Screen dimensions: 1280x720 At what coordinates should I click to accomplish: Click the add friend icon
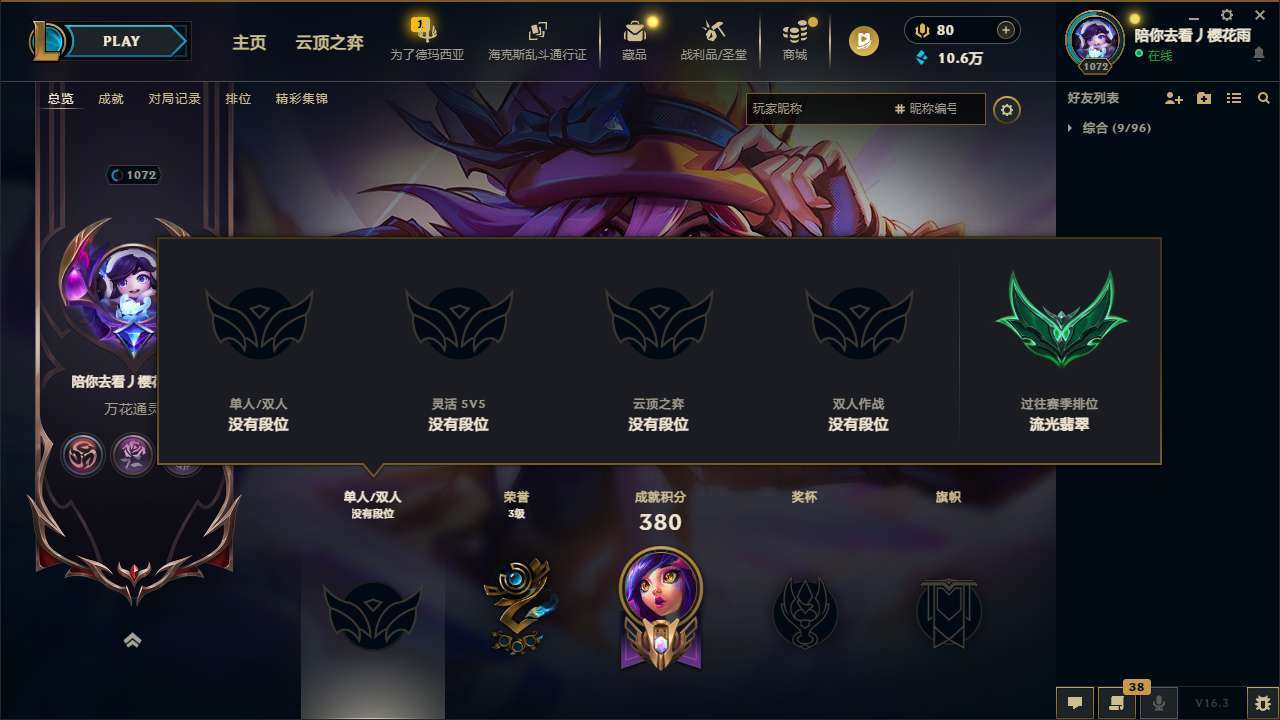tap(1171, 98)
